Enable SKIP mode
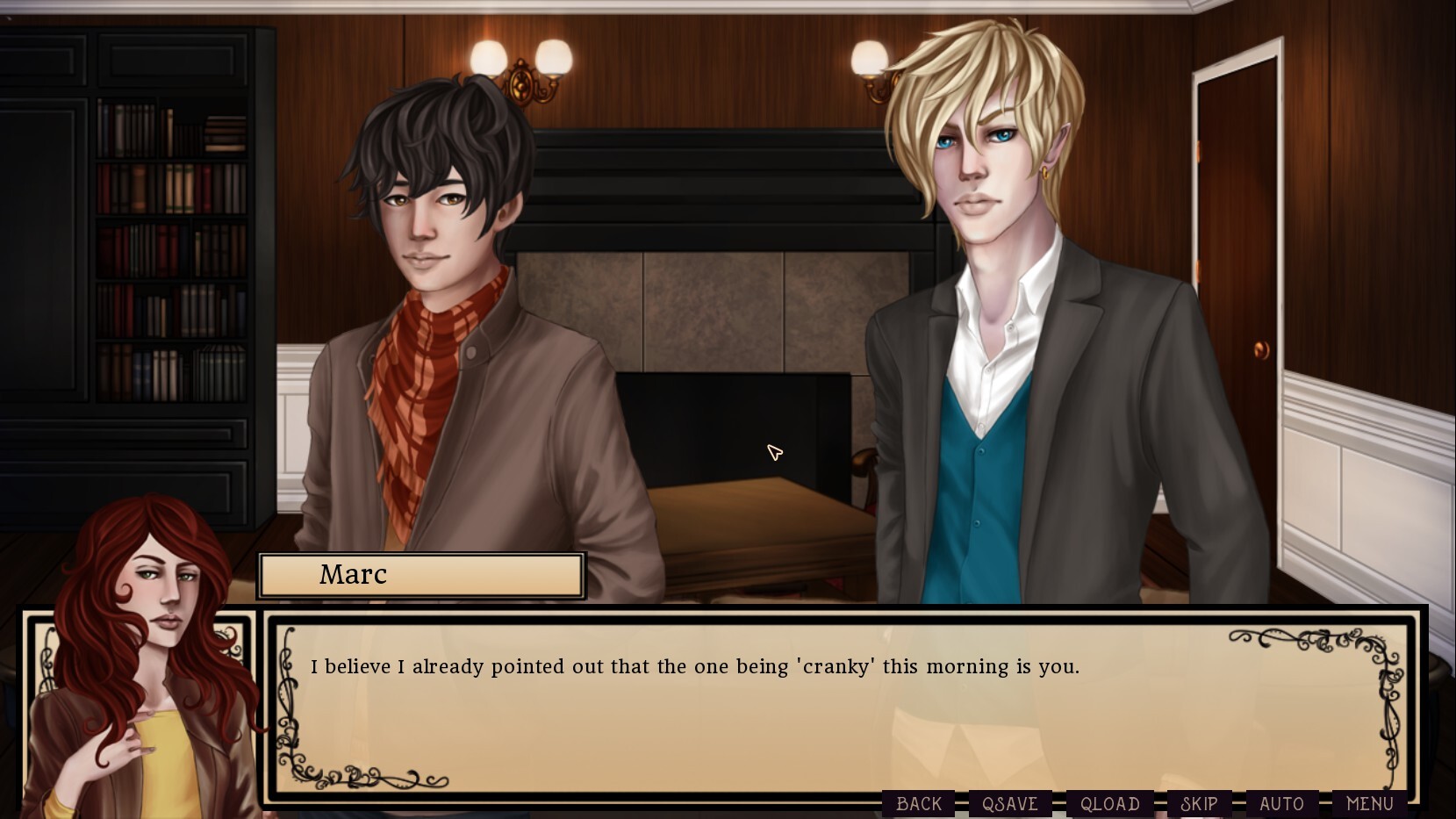 (x=1201, y=803)
